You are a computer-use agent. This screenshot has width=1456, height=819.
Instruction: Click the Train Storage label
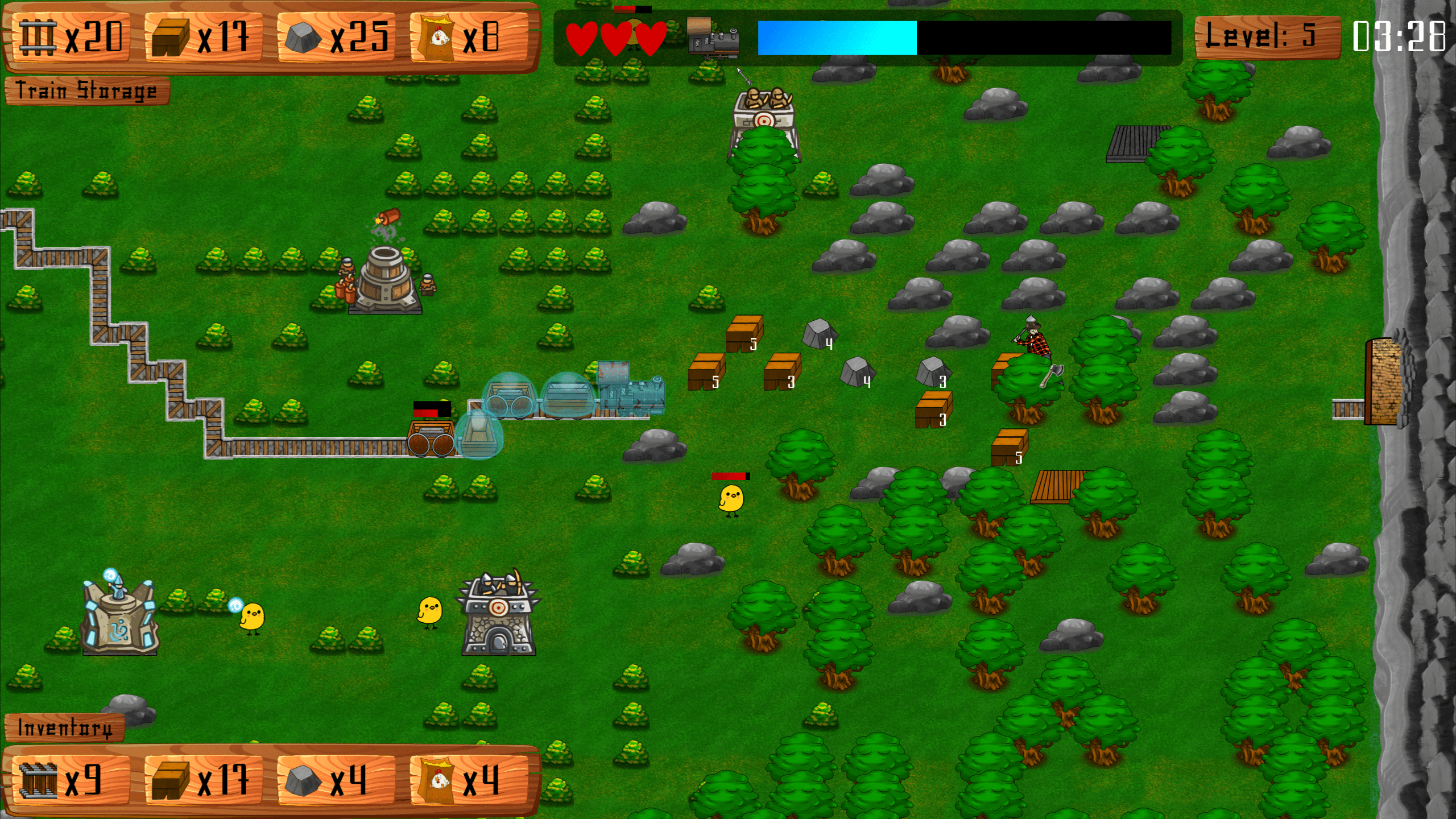(86, 91)
